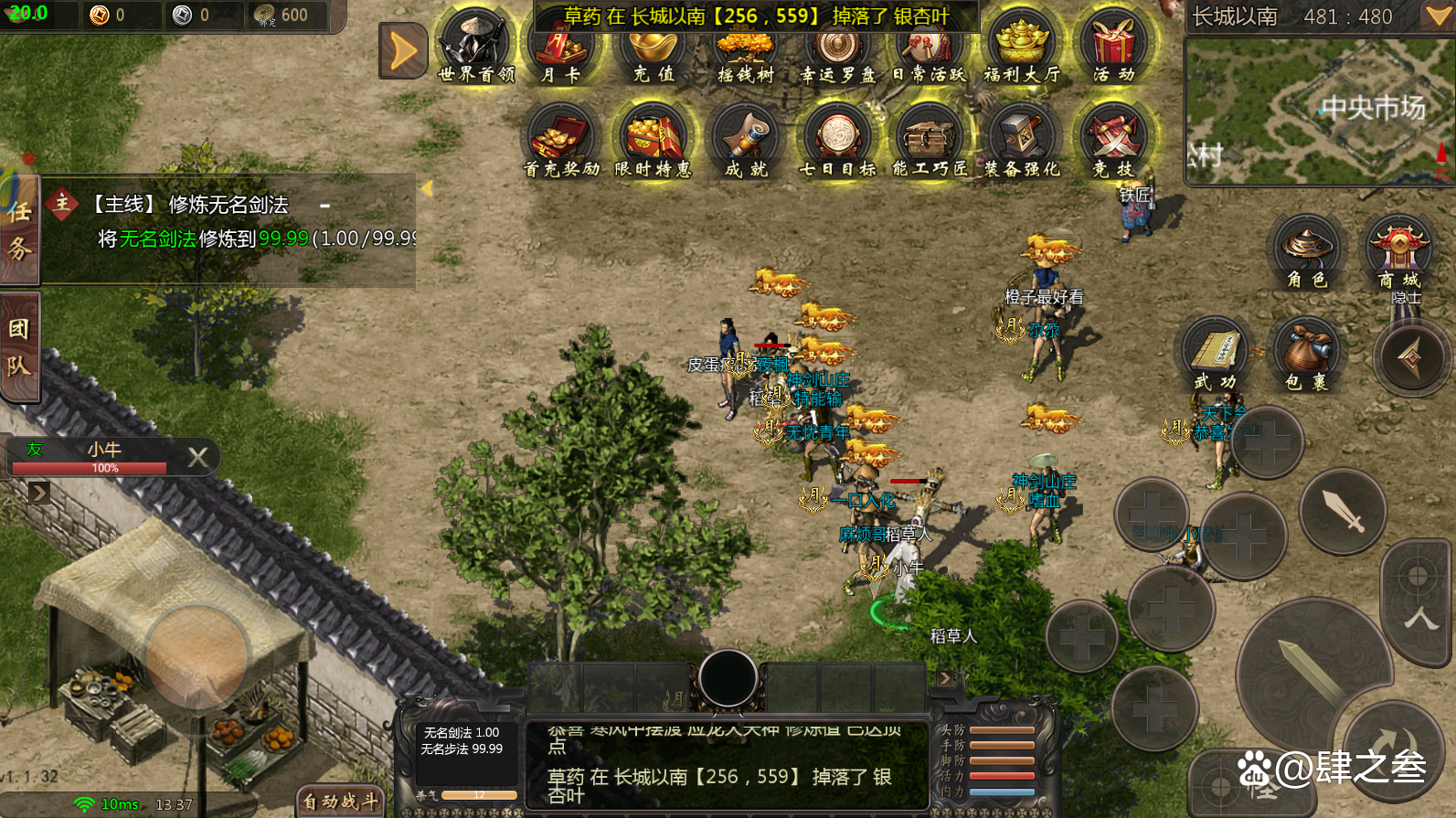Toggle 自动战斗 auto-battle
Image resolution: width=1456 pixels, height=818 pixels.
pyautogui.click(x=340, y=802)
